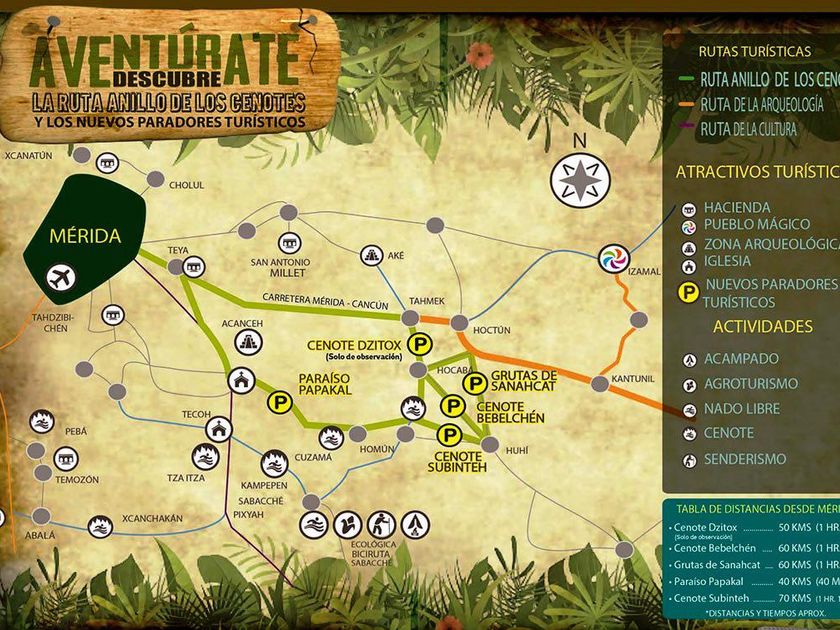
Task: Choose the Hacienda legend entry
Action: pos(736,208)
